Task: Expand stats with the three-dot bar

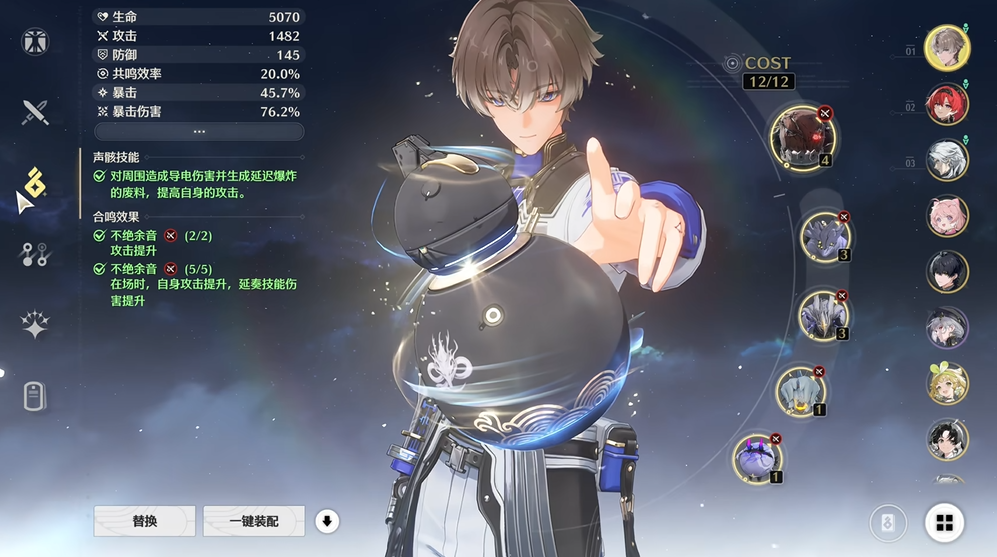Action: (x=199, y=131)
